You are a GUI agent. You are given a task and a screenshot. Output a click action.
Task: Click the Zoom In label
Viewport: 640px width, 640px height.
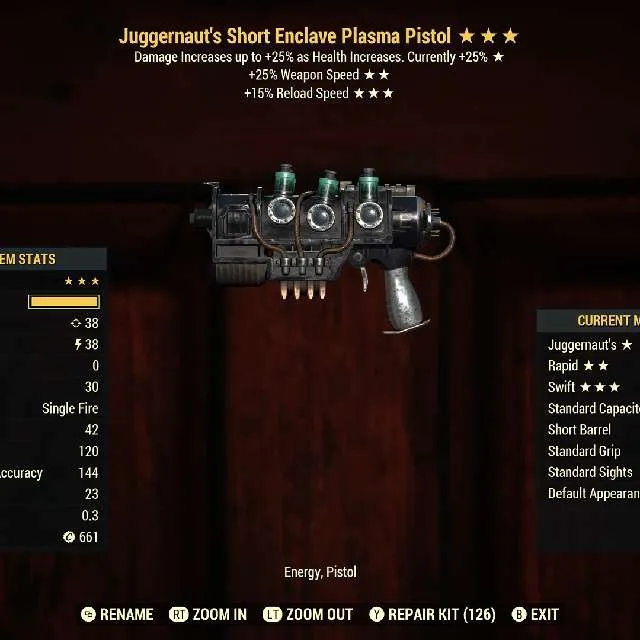(x=208, y=614)
